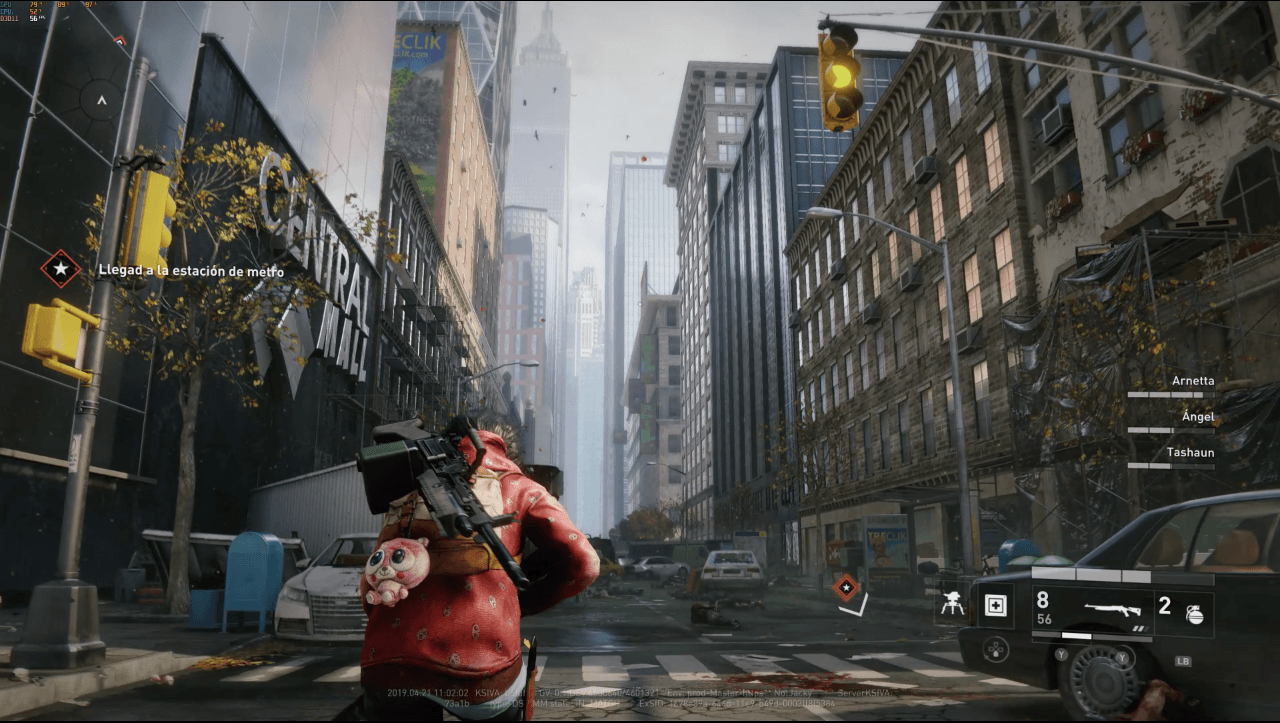Click the performance stats overlay
The image size is (1280, 723).
click(38, 12)
